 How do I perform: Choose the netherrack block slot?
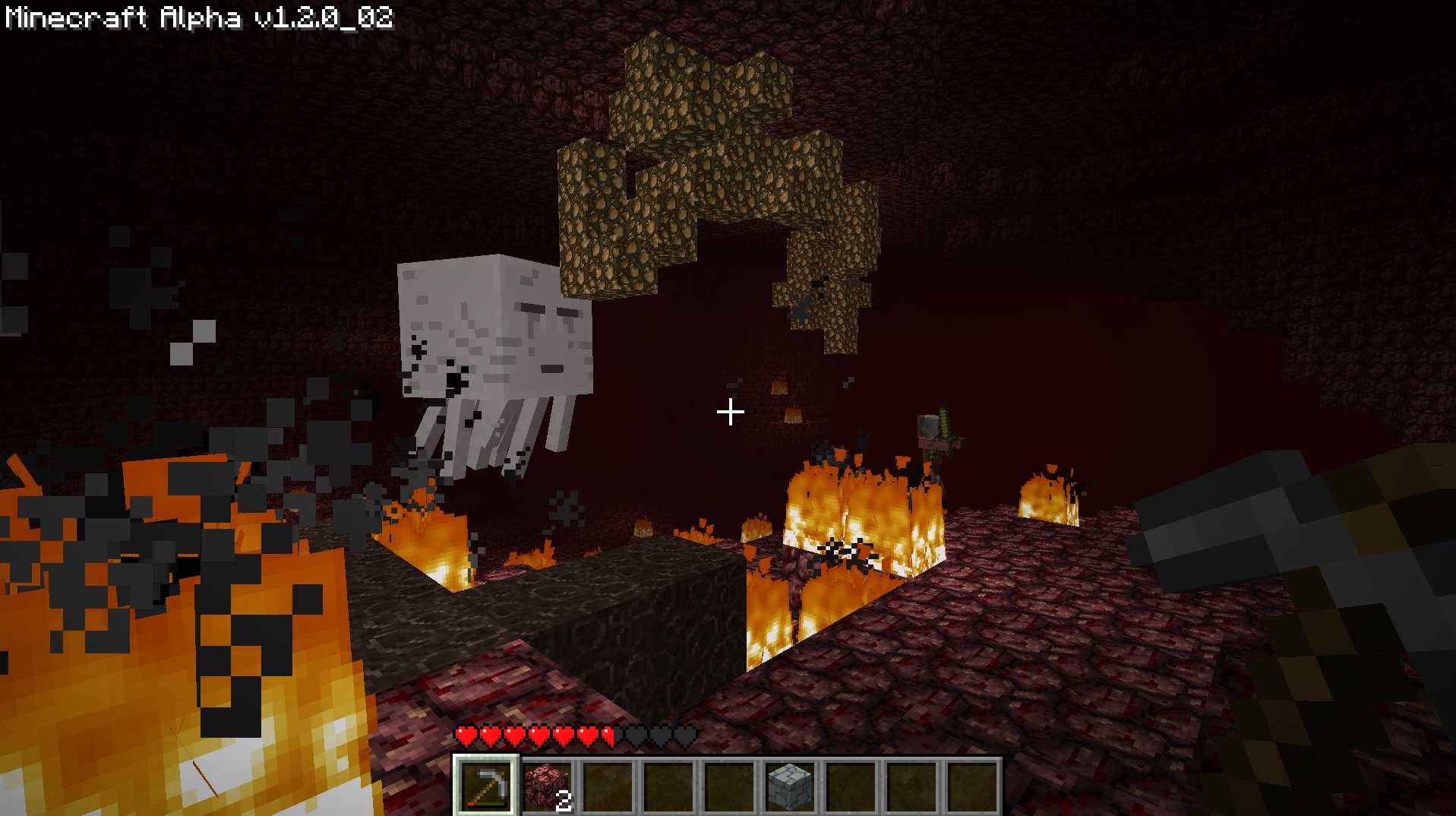(x=547, y=786)
